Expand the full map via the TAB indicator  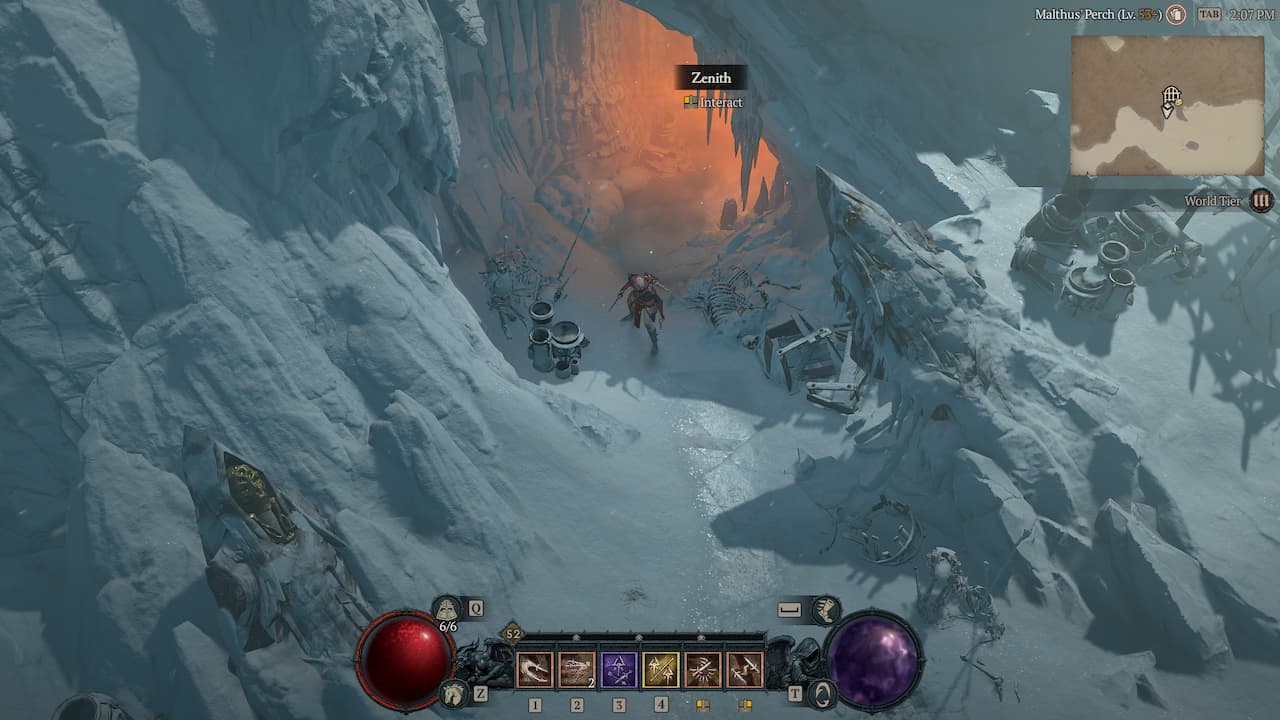[x=1209, y=13]
